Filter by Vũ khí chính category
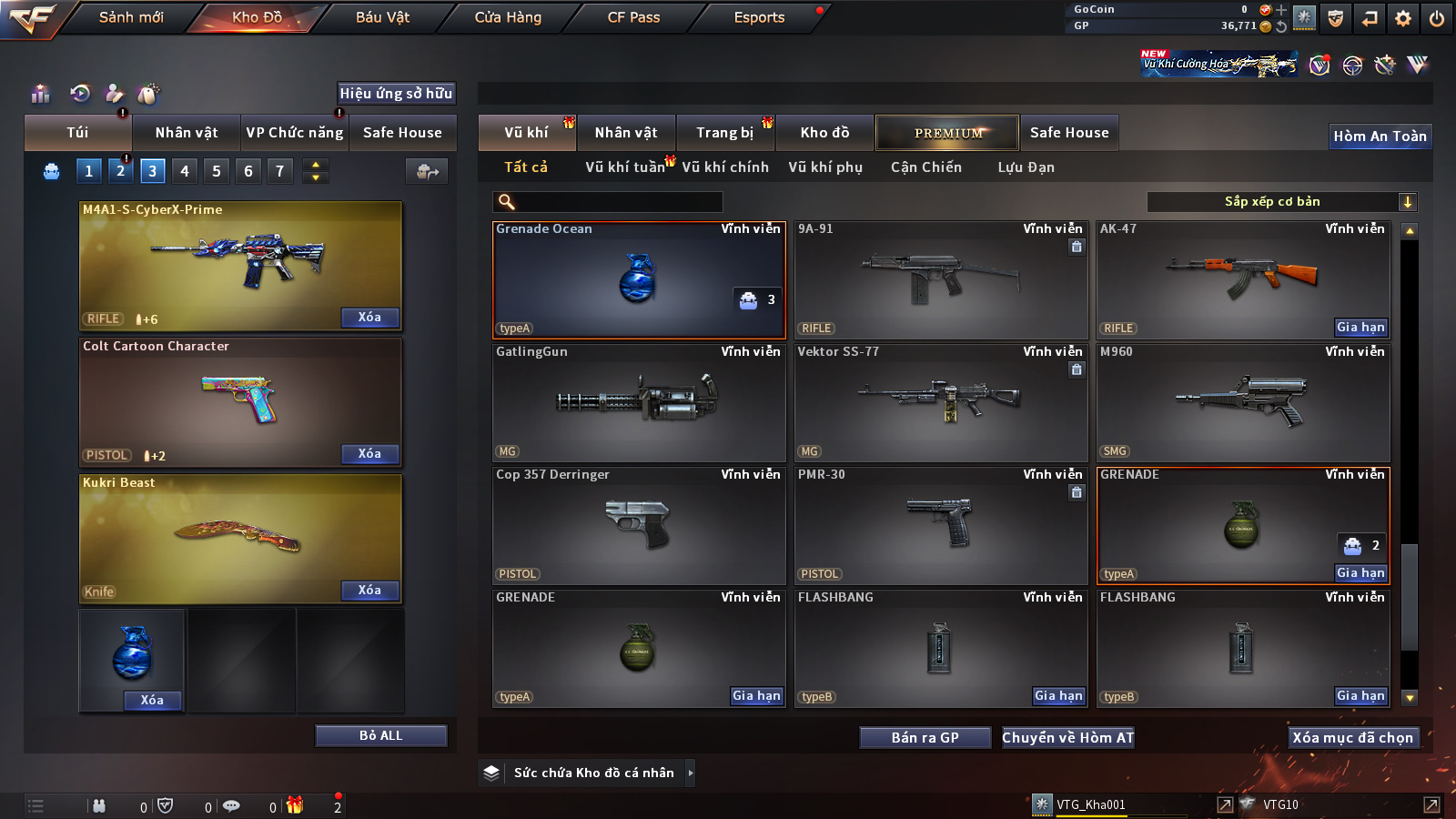This screenshot has width=1456, height=819. (x=725, y=167)
